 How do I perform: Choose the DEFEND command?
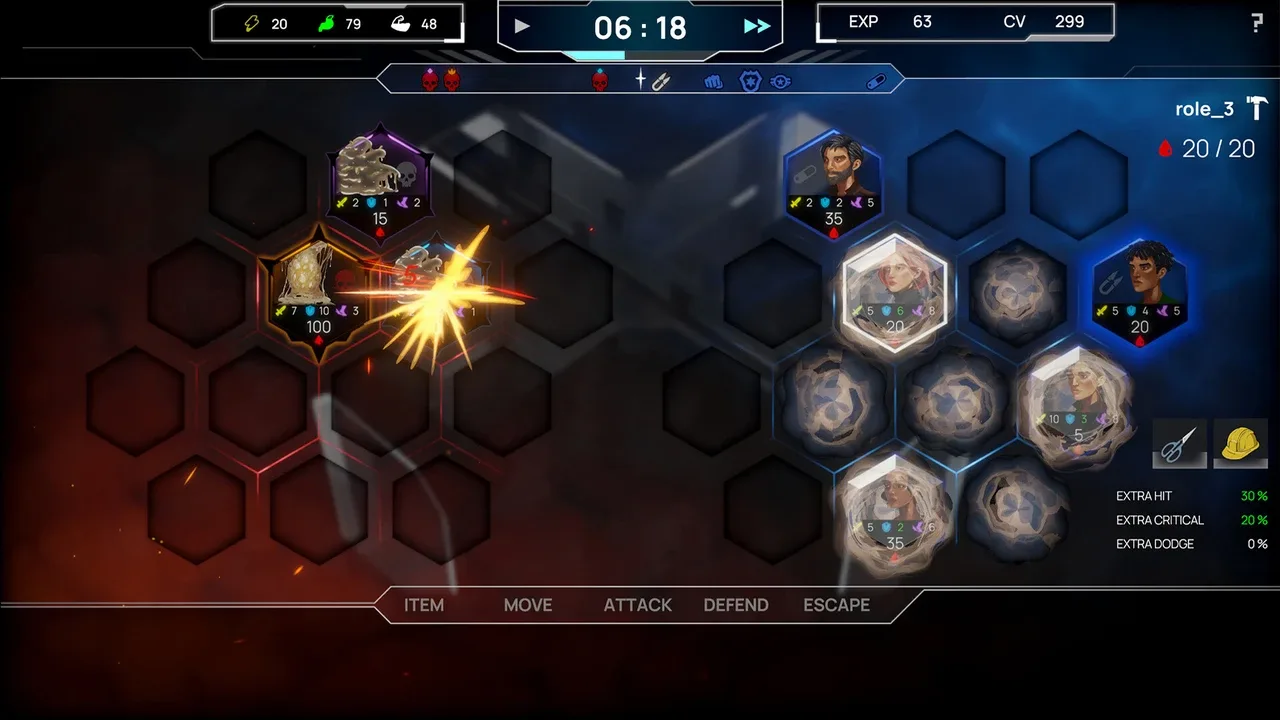pyautogui.click(x=736, y=605)
